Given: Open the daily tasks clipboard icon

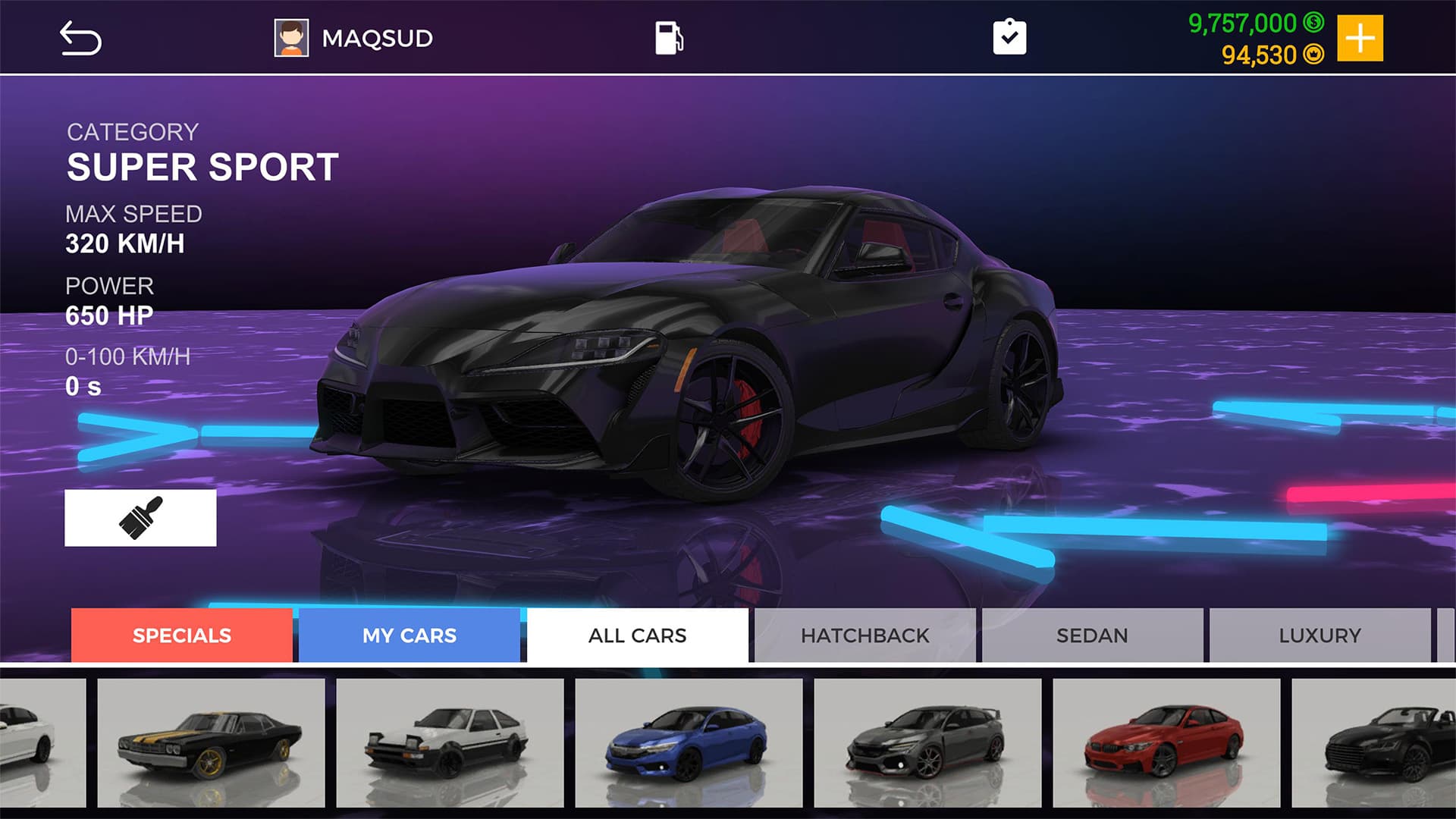Looking at the screenshot, I should click(1009, 36).
